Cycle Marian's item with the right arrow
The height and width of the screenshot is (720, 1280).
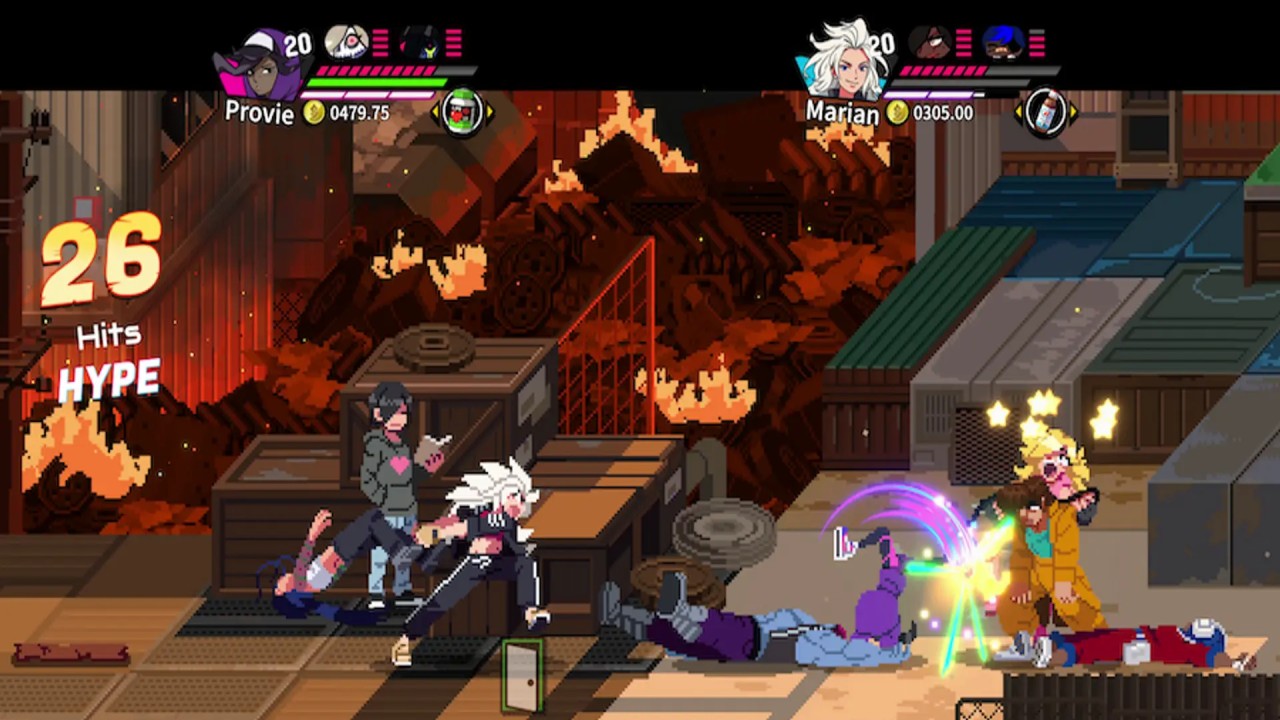click(1073, 113)
